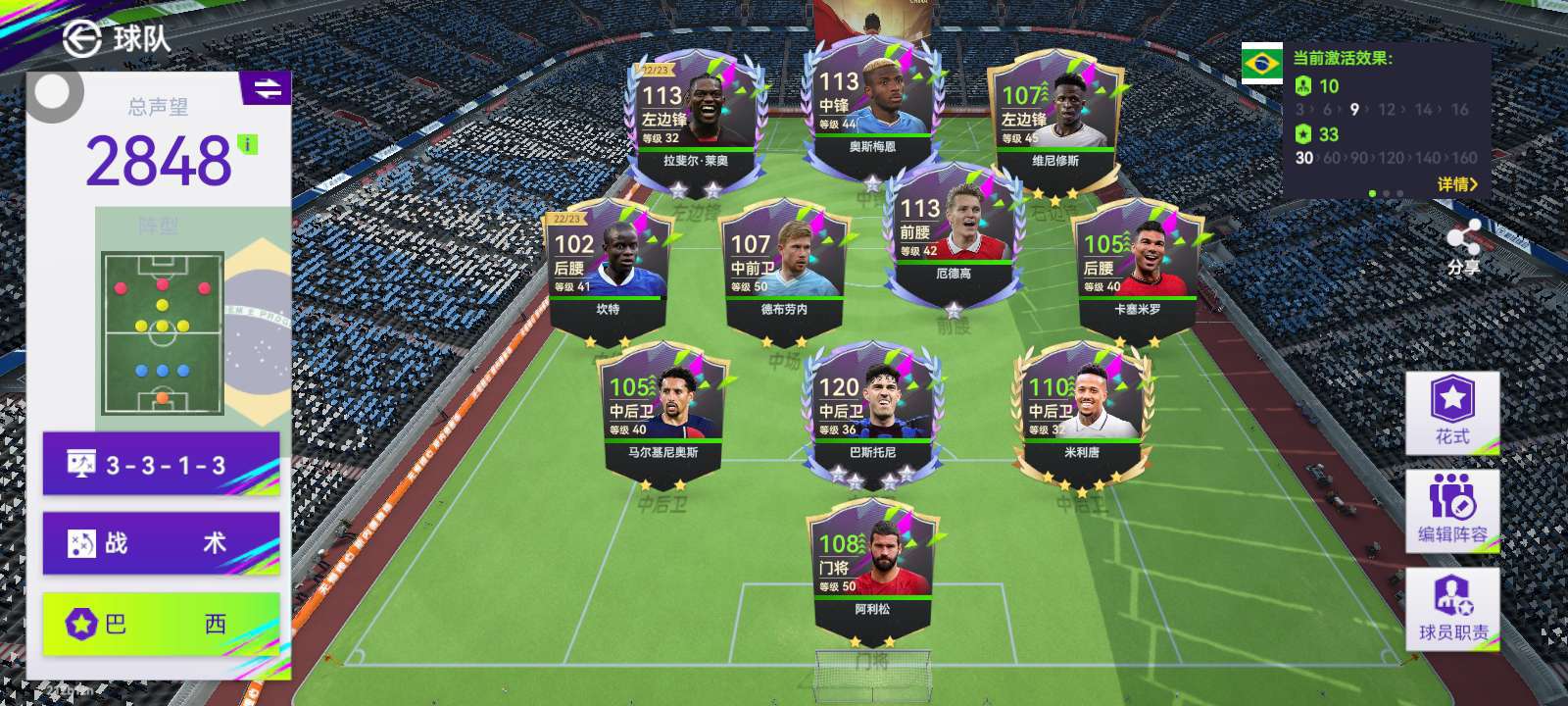This screenshot has height=706, width=1568.
Task: Go back using the arrow beside 球队
Action: [x=82, y=38]
